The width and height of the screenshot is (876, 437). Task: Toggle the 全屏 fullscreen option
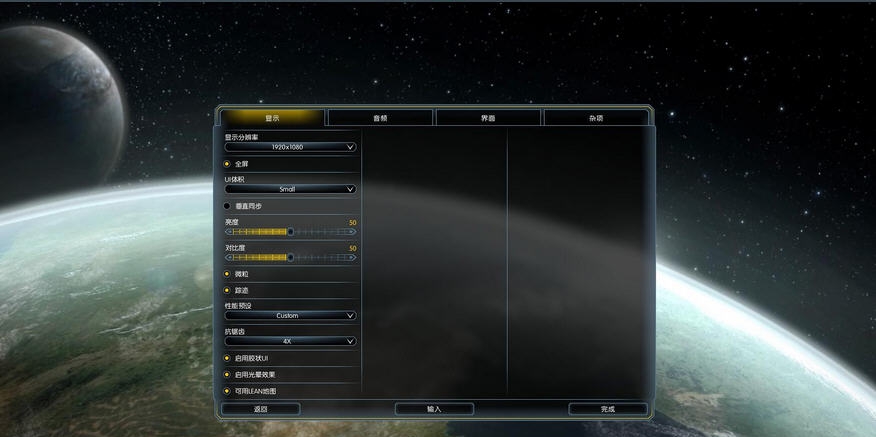pos(227,163)
